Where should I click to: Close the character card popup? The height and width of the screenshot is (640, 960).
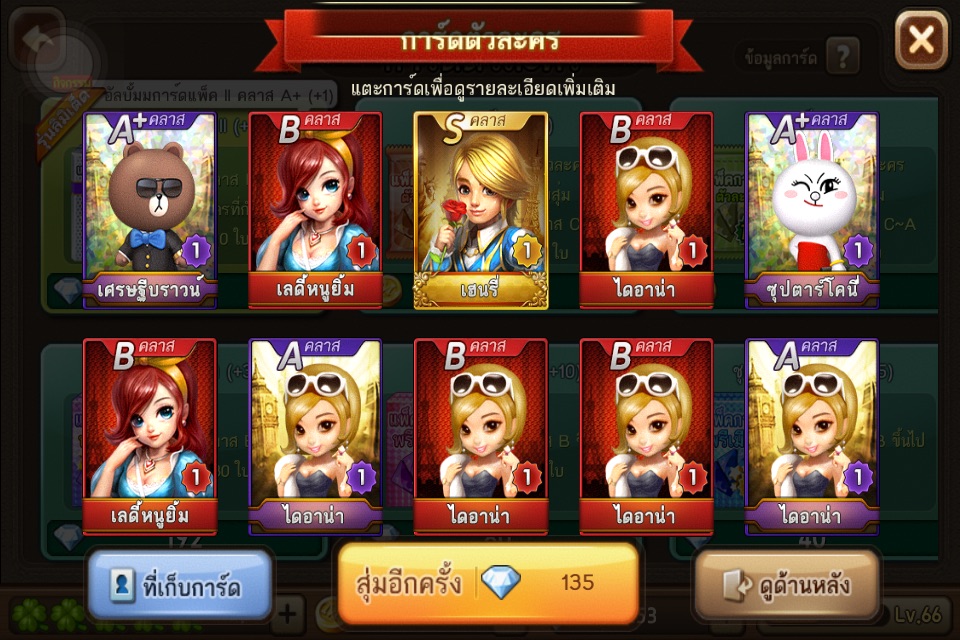point(920,41)
